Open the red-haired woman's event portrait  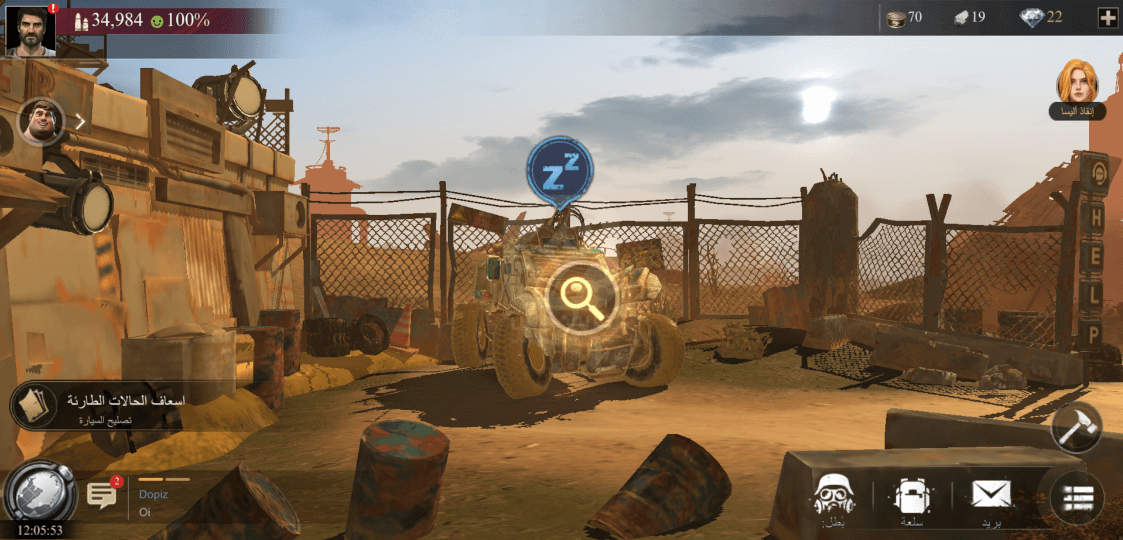click(x=1077, y=82)
